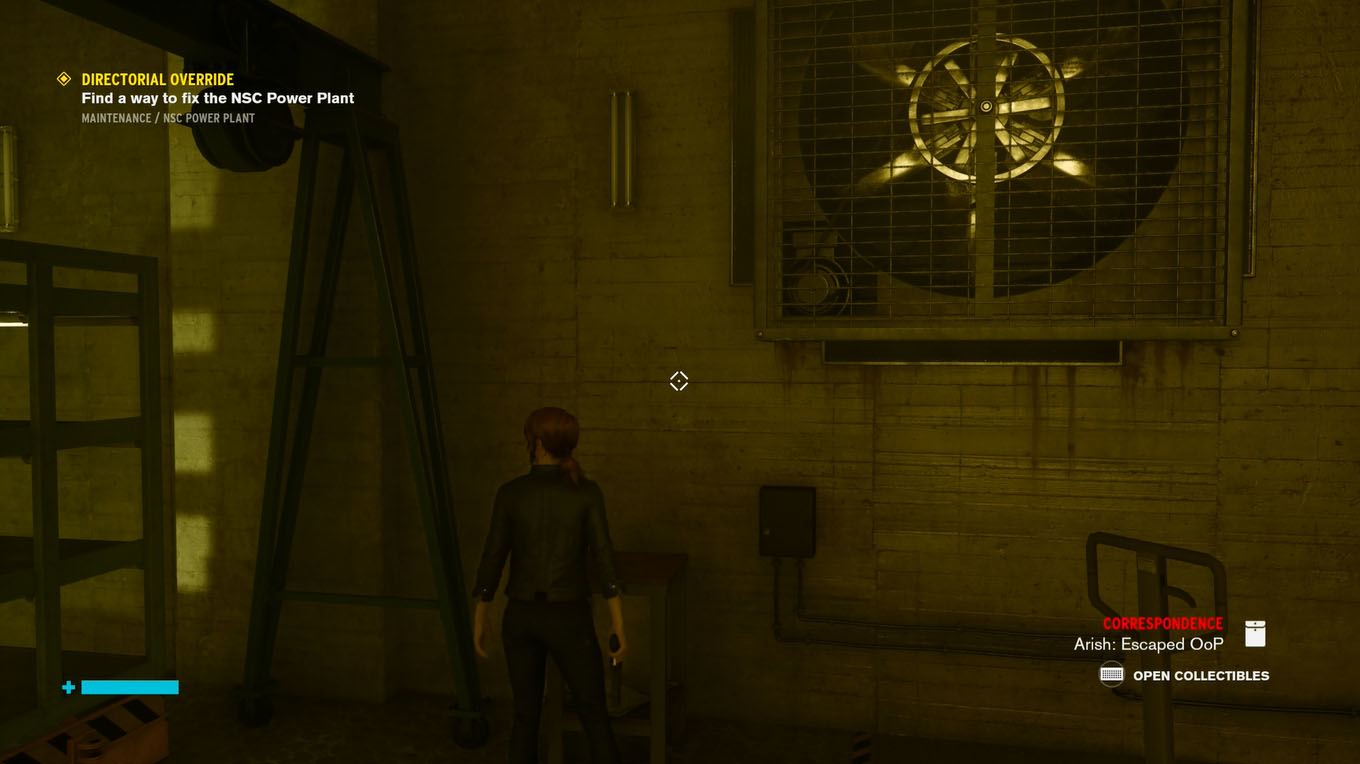Expand the Directorial Override objective details
The width and height of the screenshot is (1360, 764).
point(157,78)
